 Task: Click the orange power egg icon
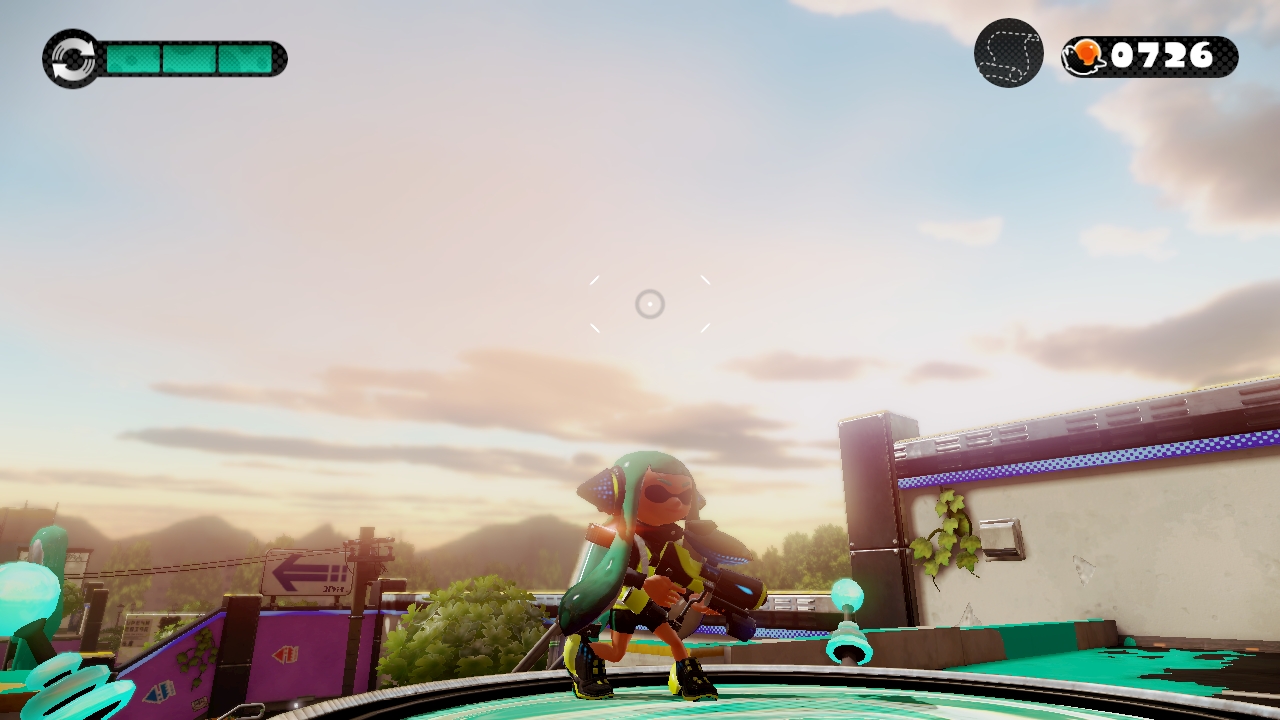1086,56
